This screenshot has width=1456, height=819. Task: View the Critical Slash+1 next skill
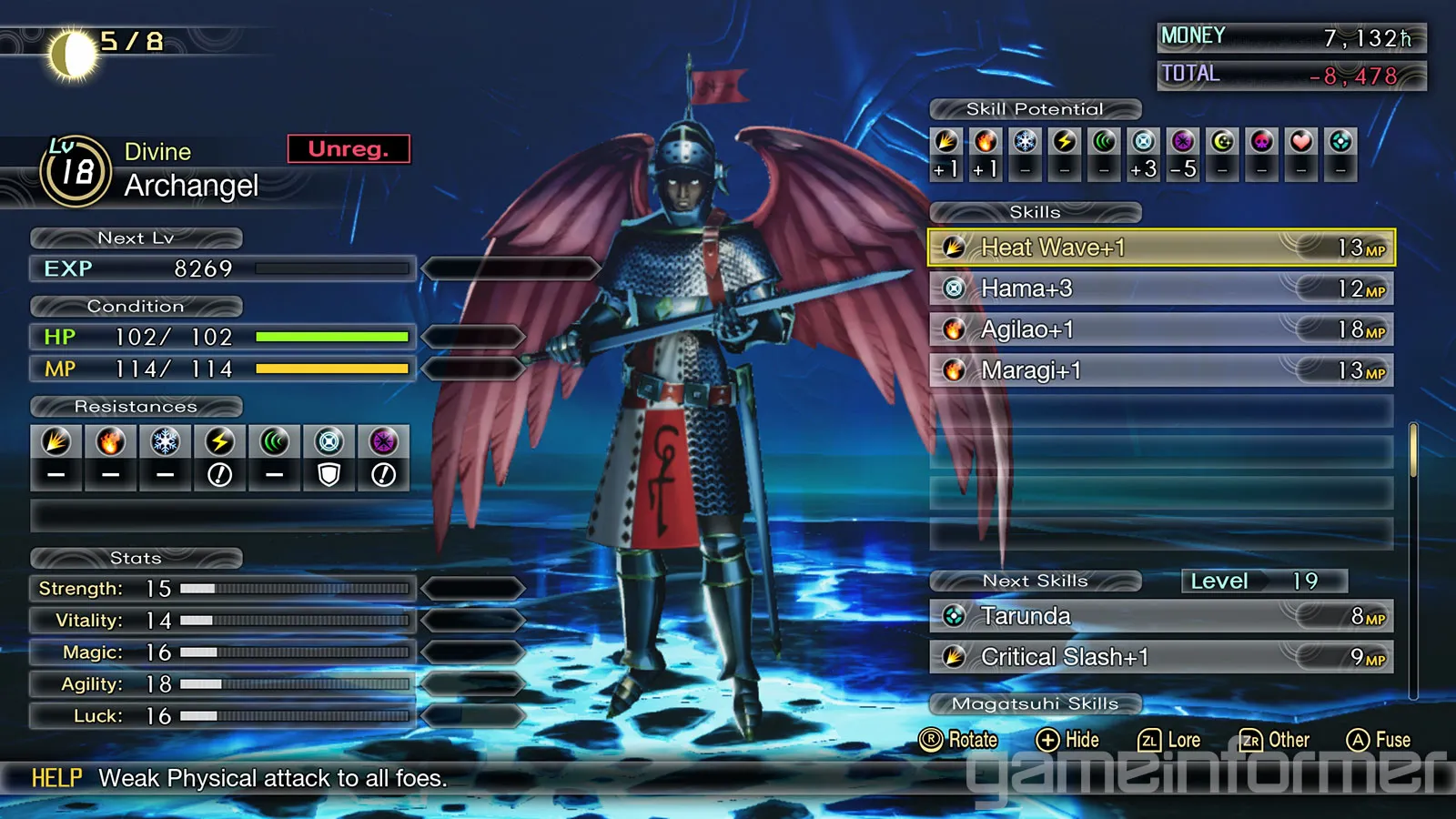[x=1160, y=657]
